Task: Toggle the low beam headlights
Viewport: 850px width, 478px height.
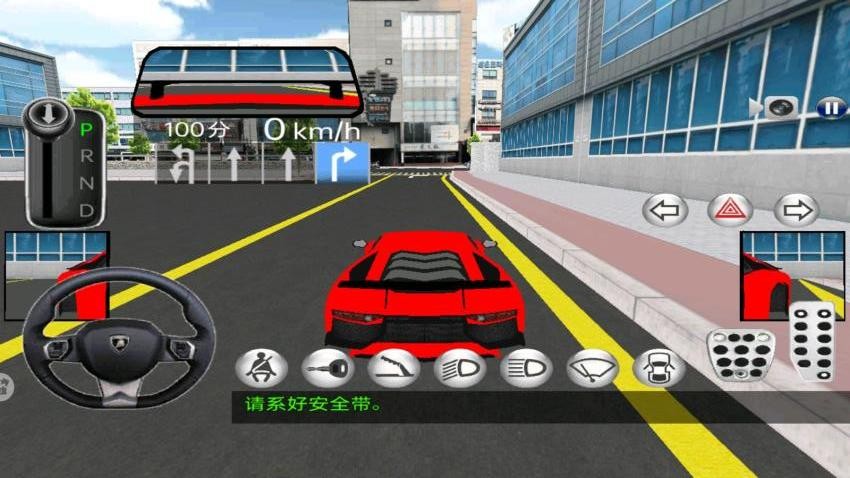Action: point(459,368)
